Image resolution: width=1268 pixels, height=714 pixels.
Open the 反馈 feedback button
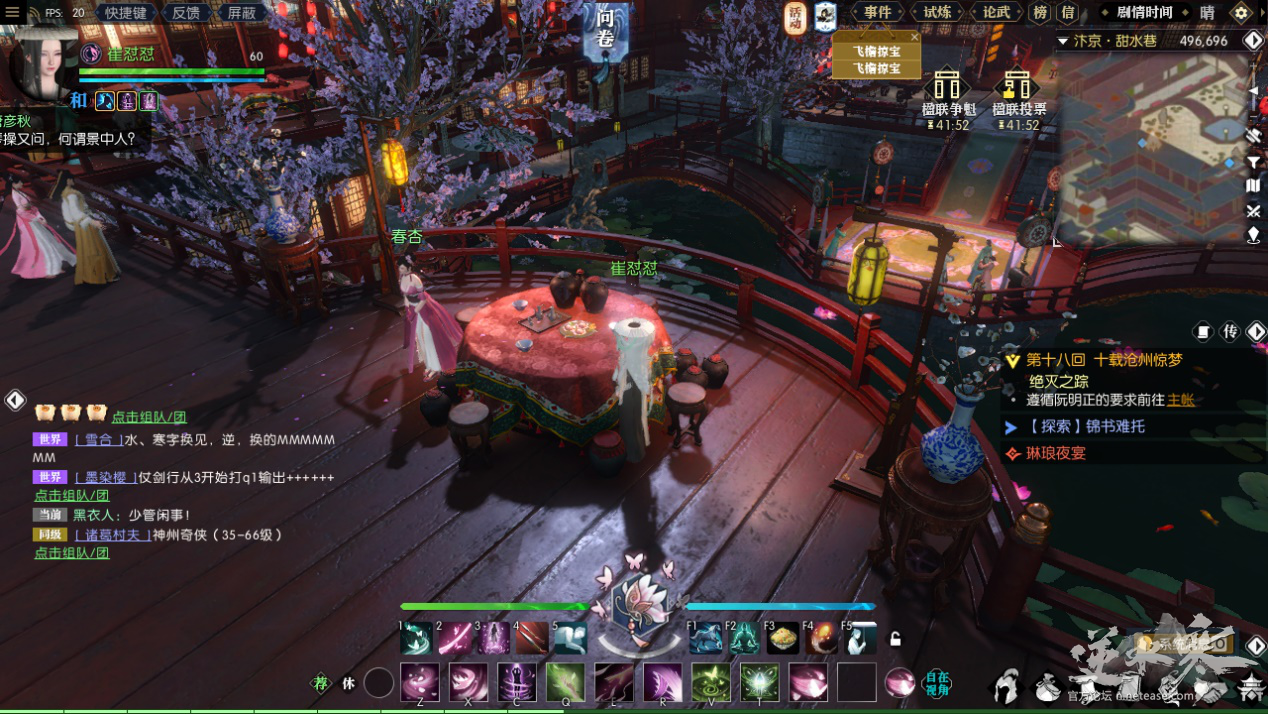(x=185, y=13)
